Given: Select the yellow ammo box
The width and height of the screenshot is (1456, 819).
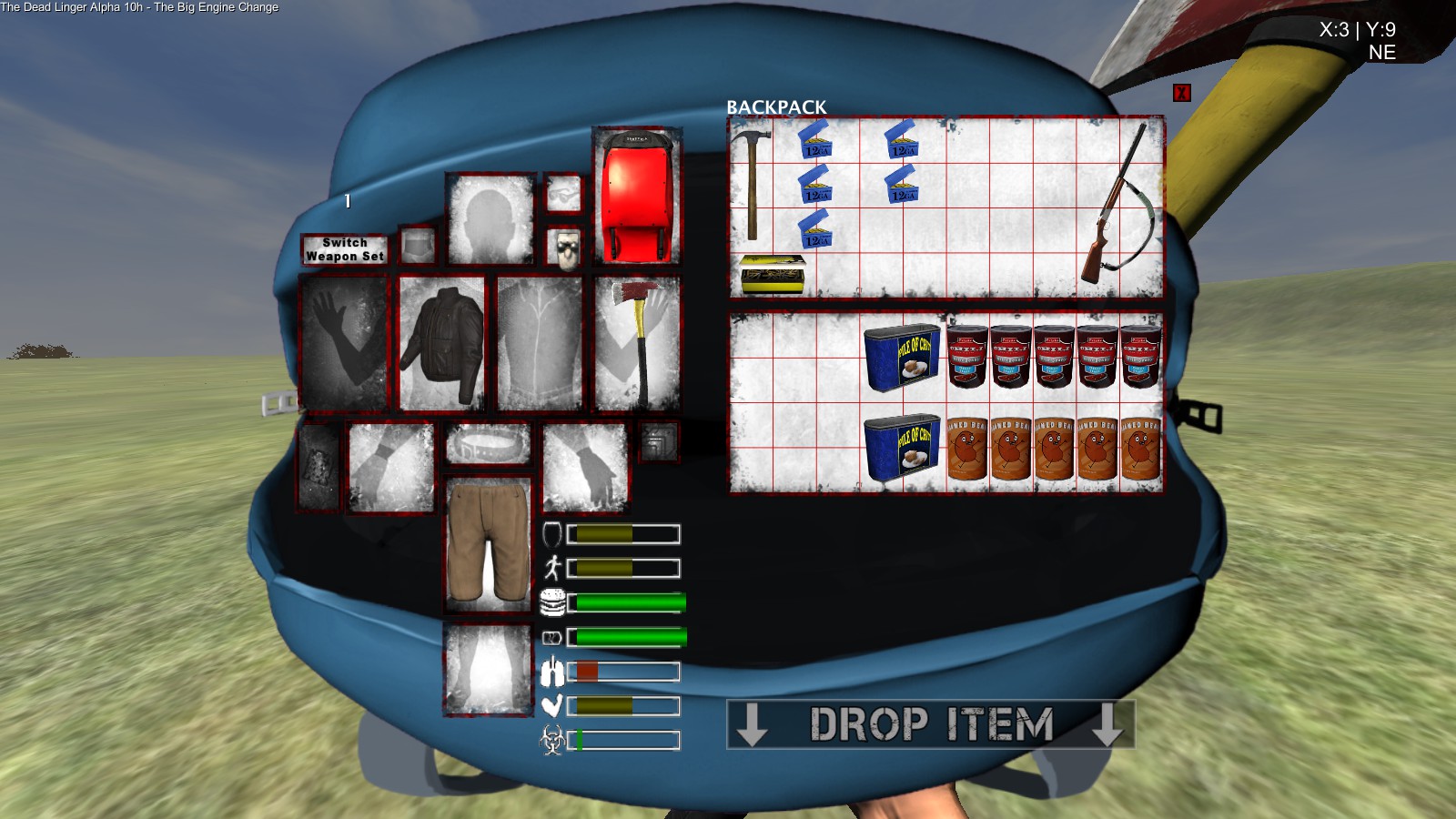Looking at the screenshot, I should [x=773, y=274].
